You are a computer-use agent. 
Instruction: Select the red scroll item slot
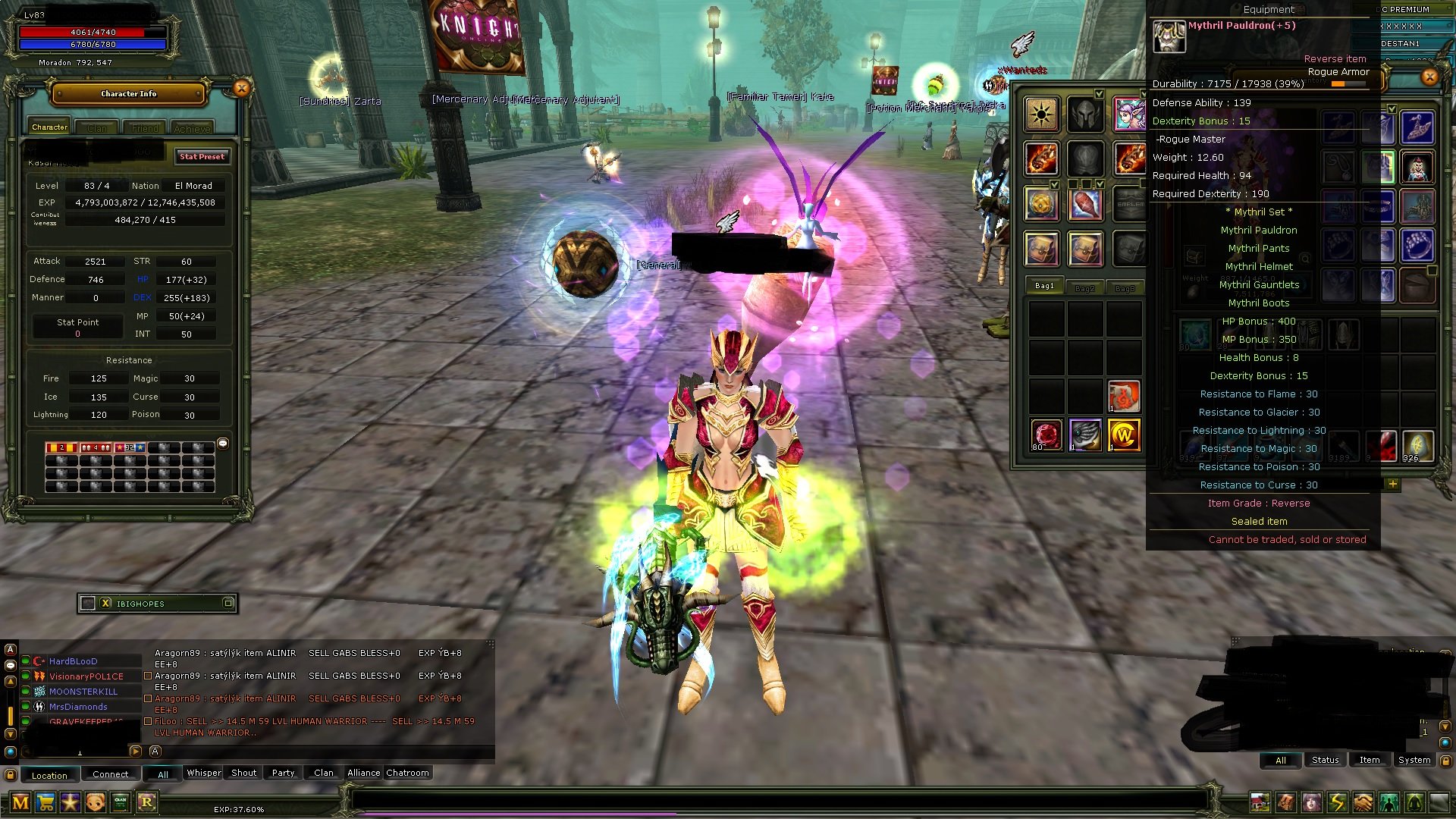(1124, 397)
